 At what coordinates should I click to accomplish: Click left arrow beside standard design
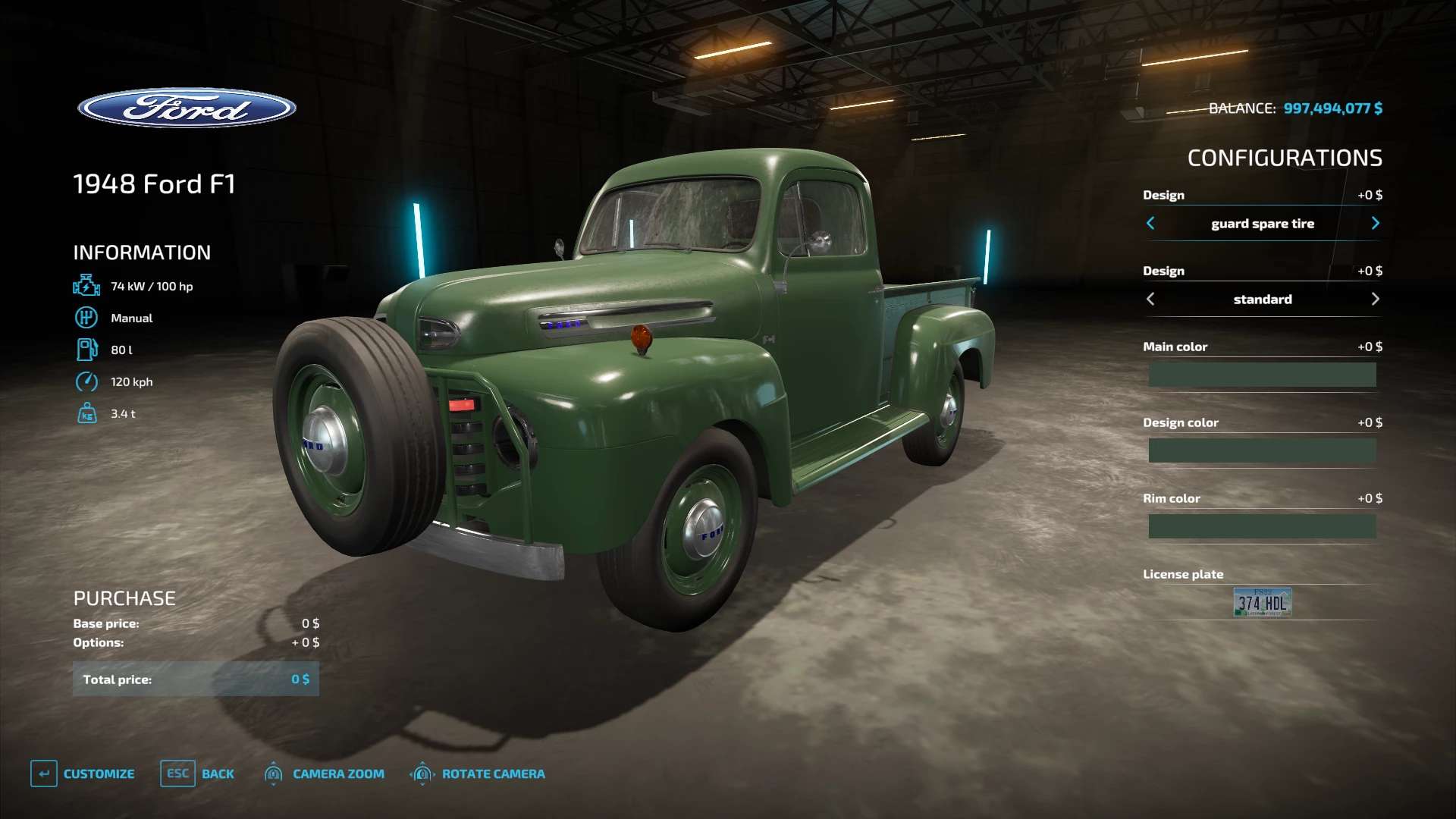pyautogui.click(x=1150, y=299)
